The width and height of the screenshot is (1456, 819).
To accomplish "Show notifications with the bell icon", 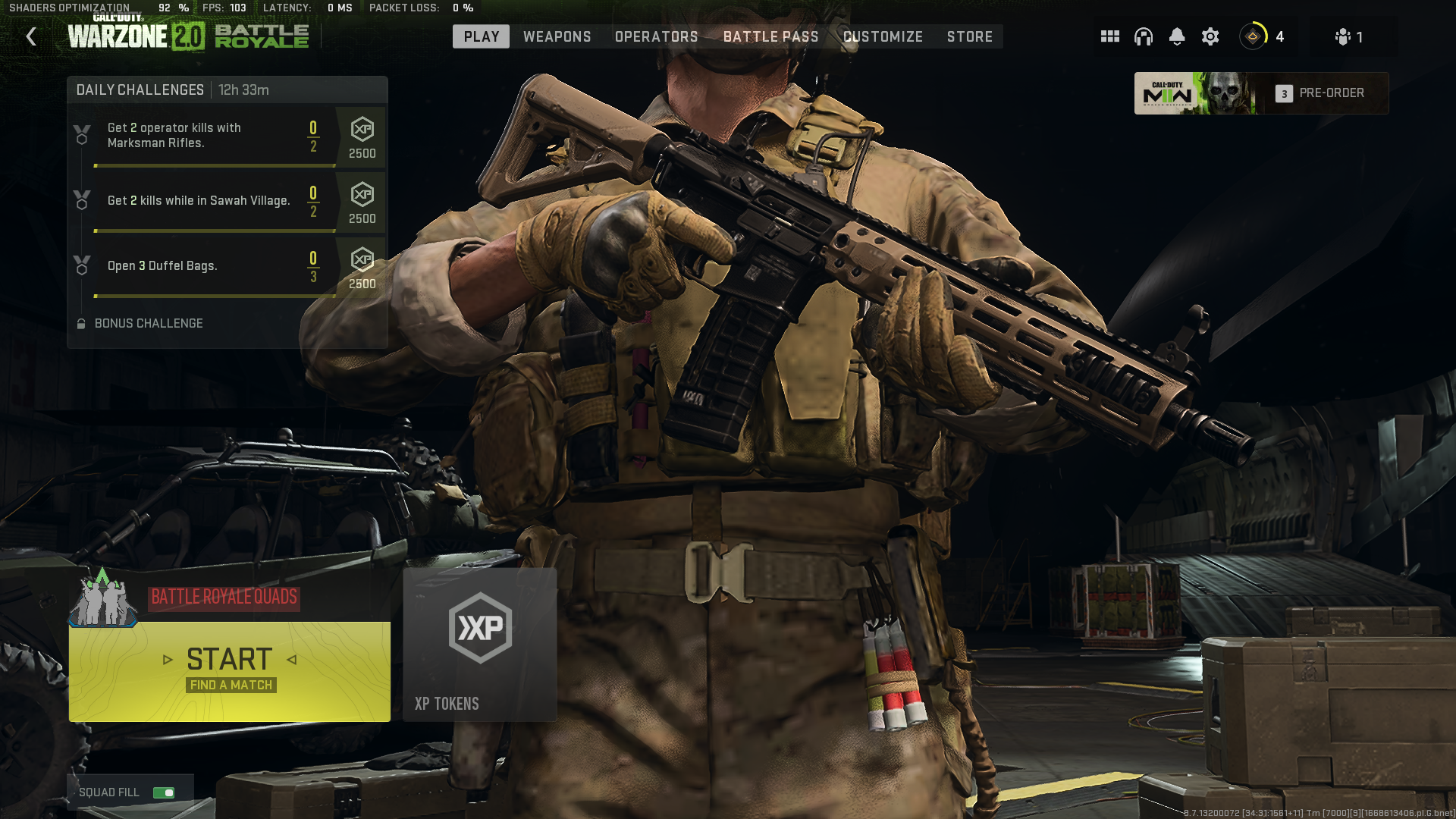I will pyautogui.click(x=1176, y=36).
